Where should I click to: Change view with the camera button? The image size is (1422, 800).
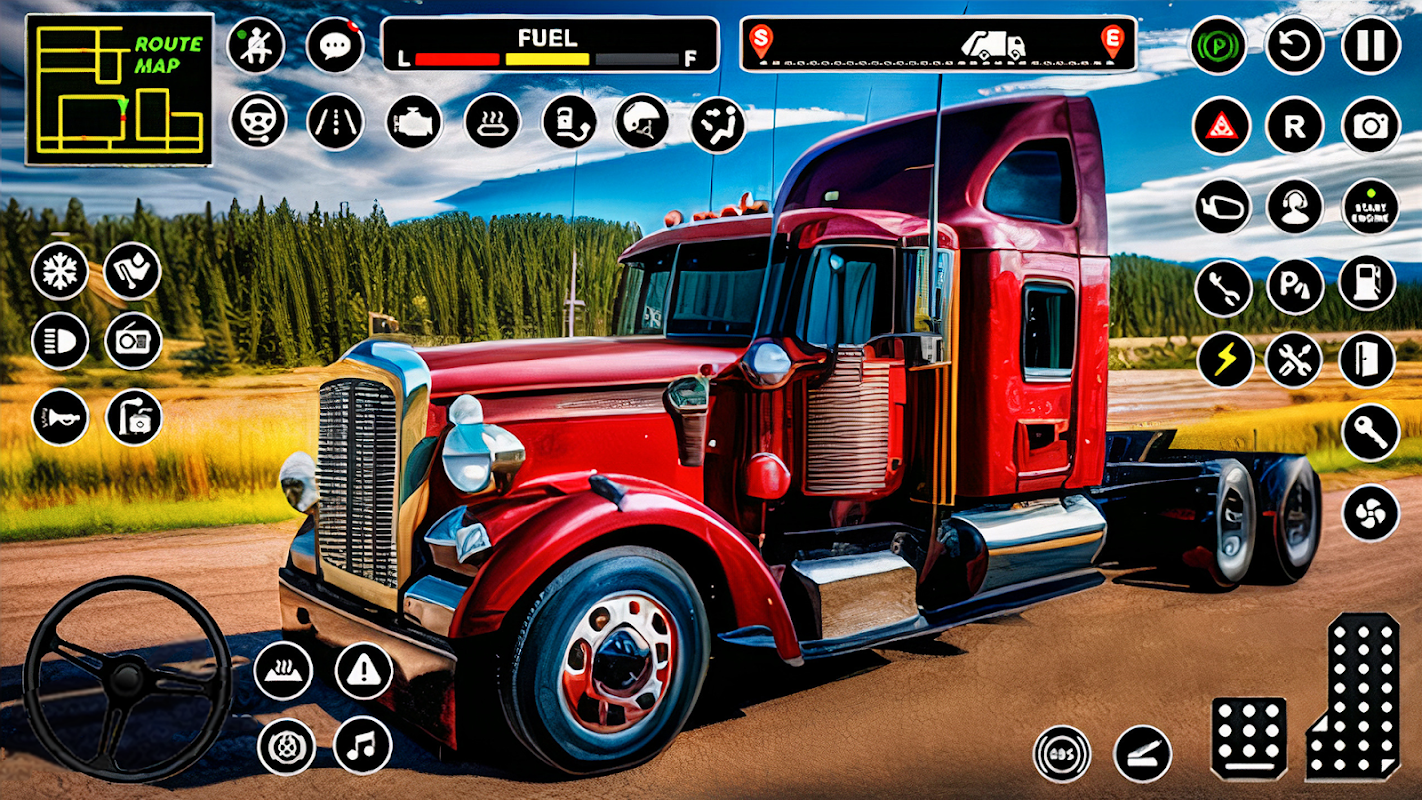tap(1370, 126)
